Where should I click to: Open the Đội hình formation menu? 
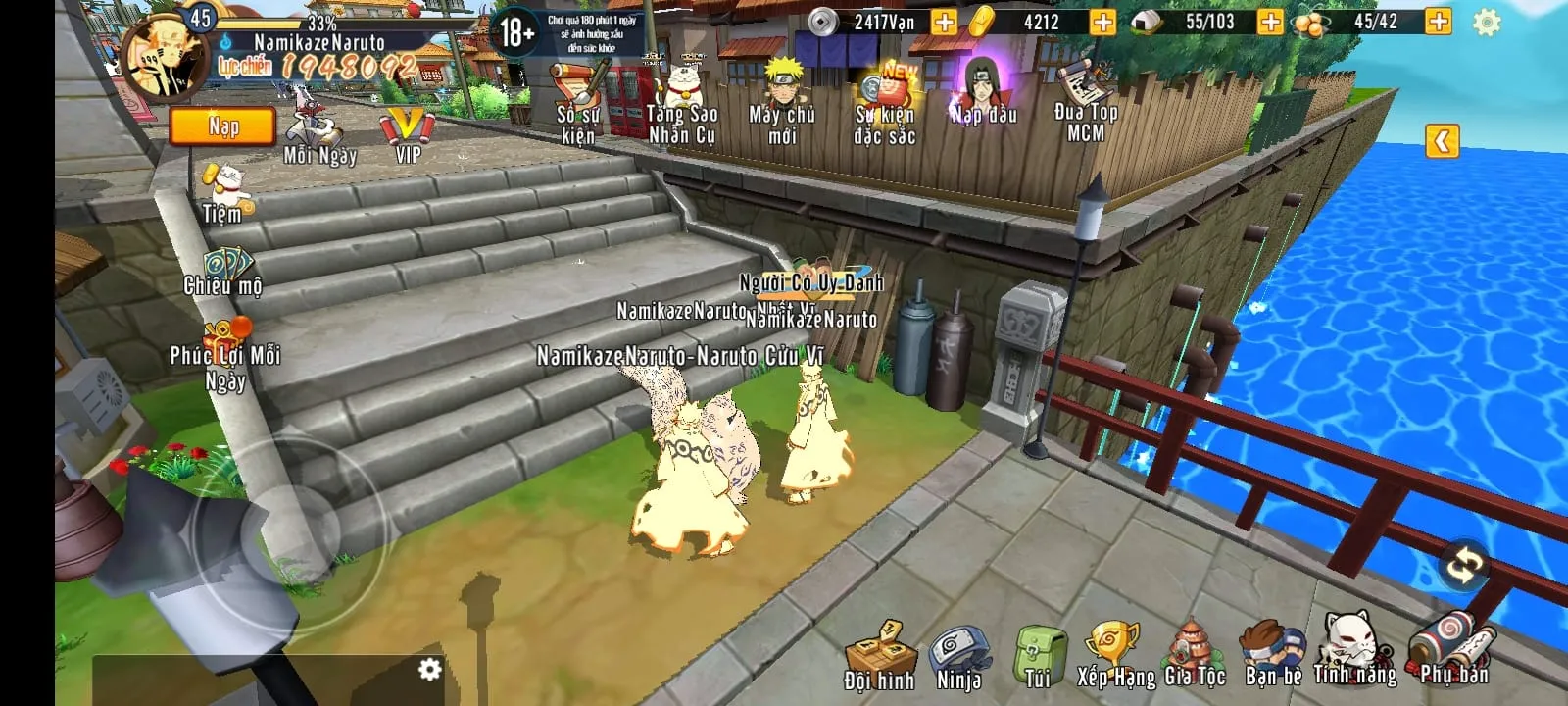tap(879, 656)
